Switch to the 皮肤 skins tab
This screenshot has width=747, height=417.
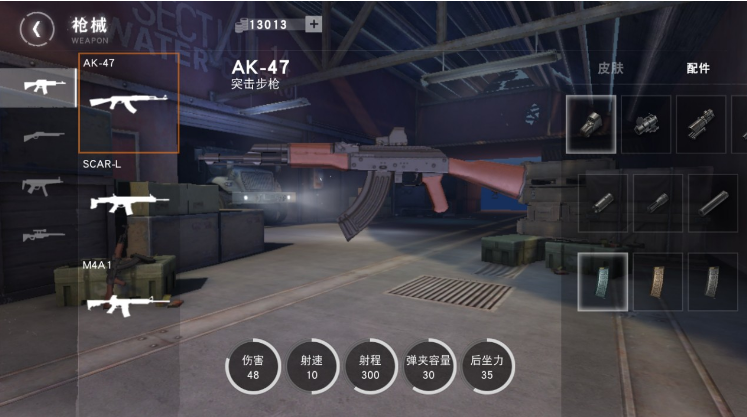[610, 68]
